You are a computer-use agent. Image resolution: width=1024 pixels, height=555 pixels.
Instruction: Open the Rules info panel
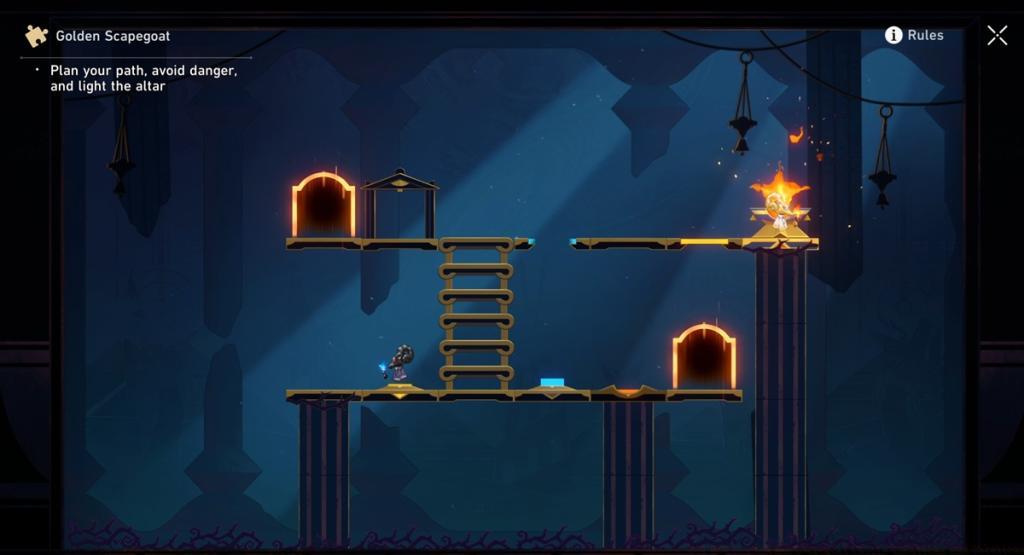[914, 35]
